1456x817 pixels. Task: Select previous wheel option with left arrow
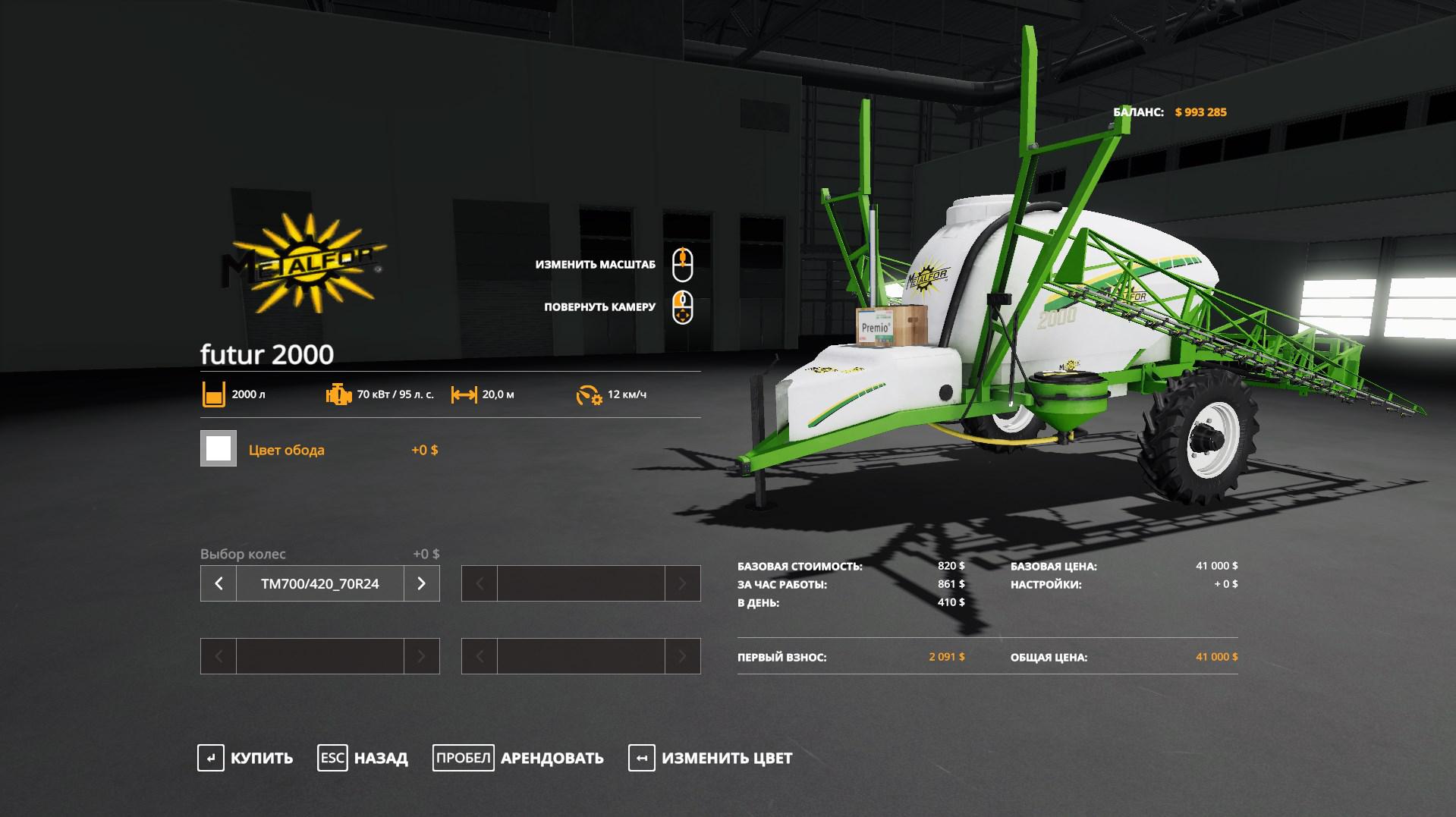tap(219, 583)
